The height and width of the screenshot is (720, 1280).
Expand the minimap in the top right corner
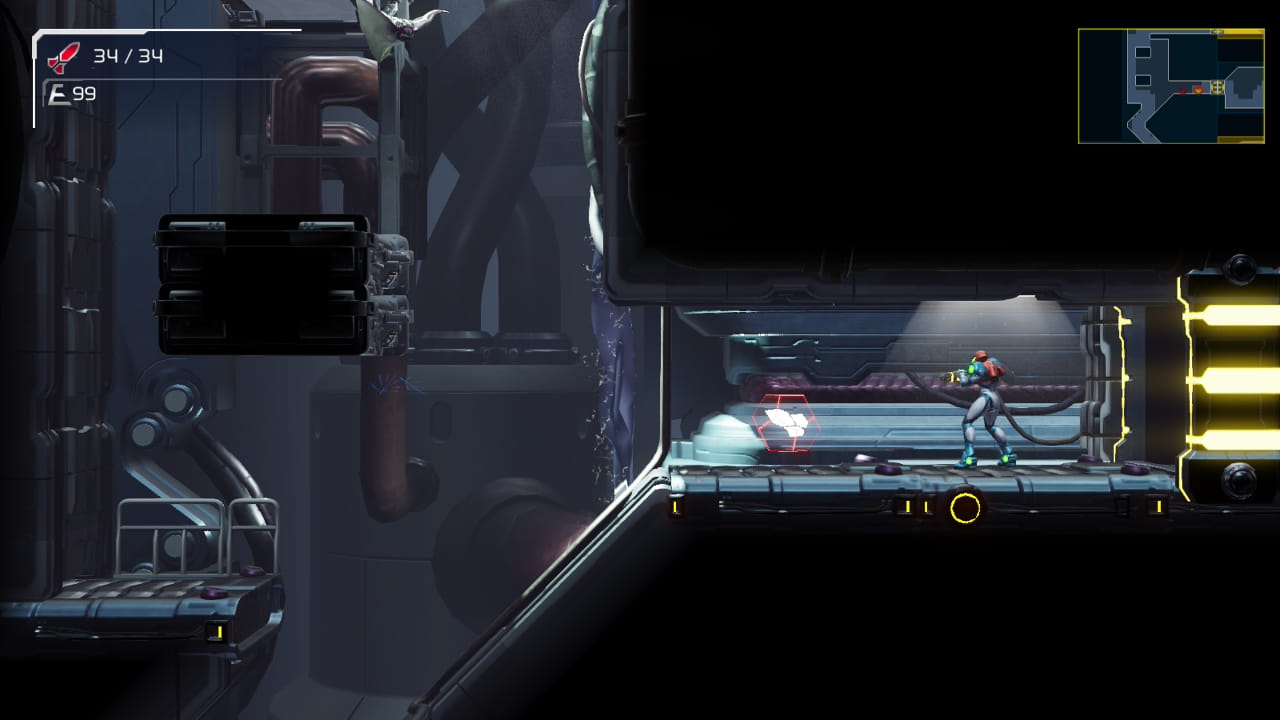[x=1170, y=85]
